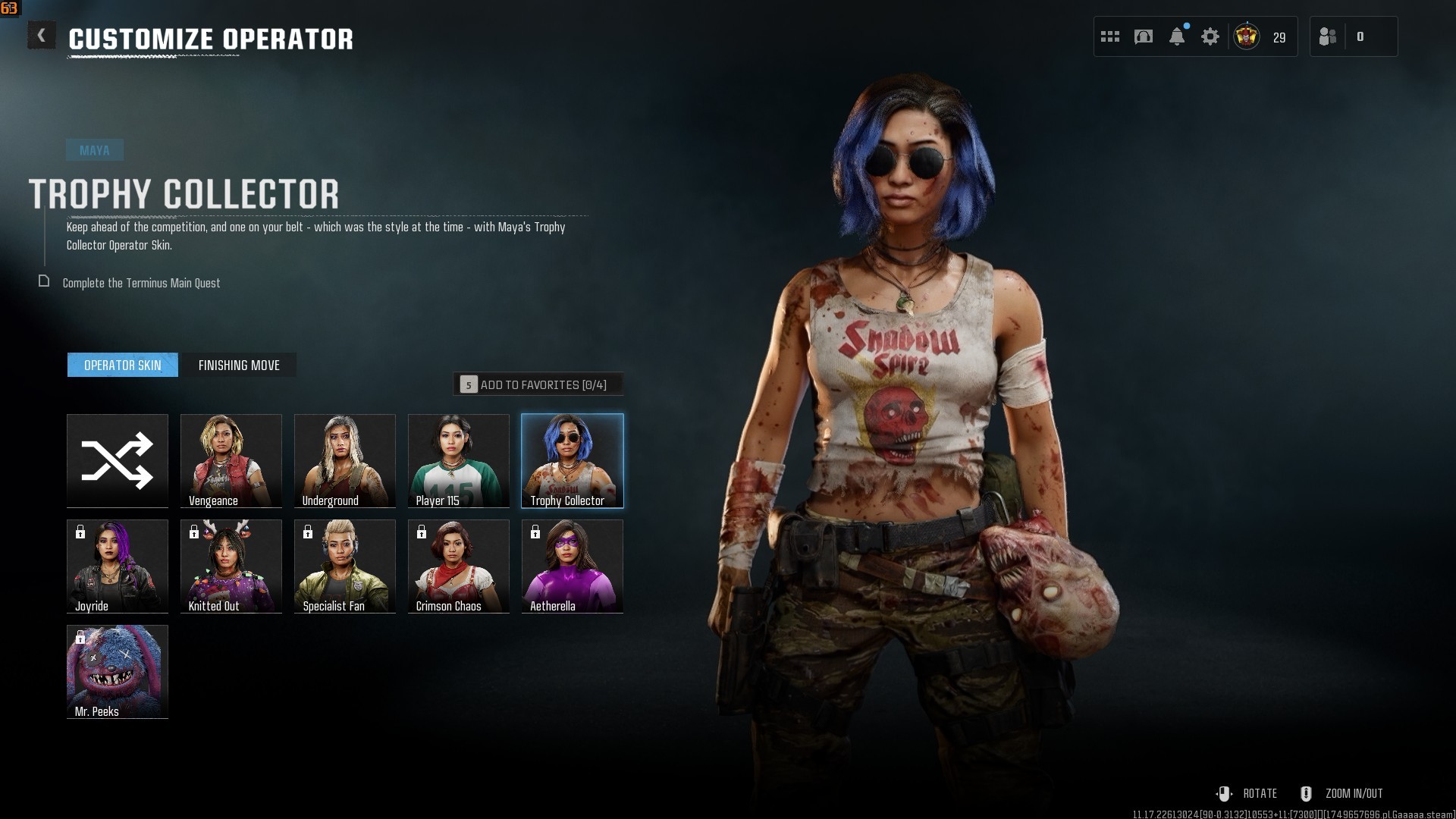Select the Mr. Peeks skin
The height and width of the screenshot is (819, 1456).
pos(118,671)
